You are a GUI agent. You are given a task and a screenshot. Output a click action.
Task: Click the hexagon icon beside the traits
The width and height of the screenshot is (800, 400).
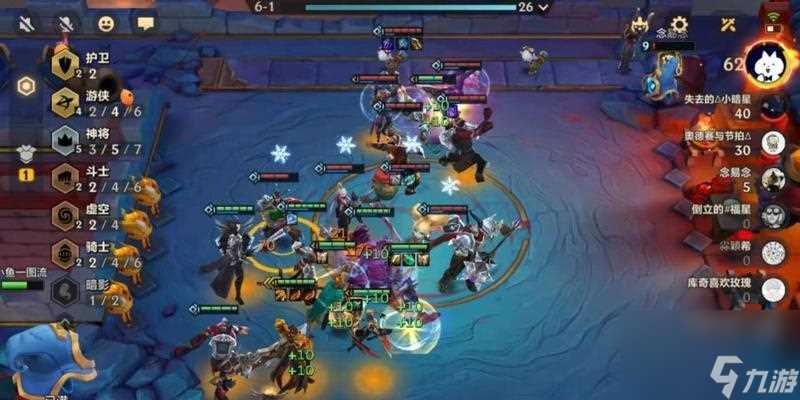pos(25,85)
